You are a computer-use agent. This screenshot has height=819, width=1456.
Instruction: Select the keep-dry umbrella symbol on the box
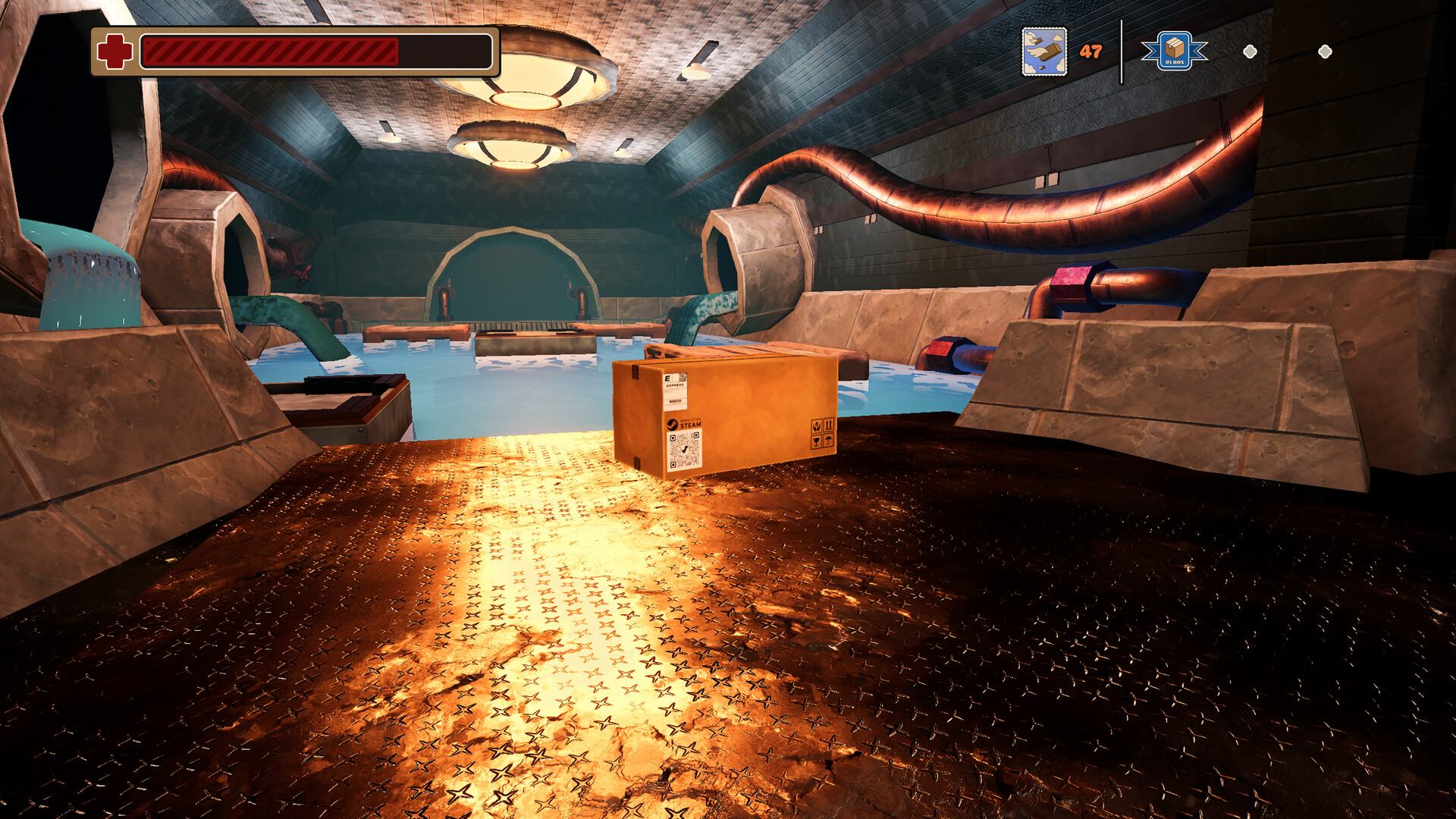828,442
